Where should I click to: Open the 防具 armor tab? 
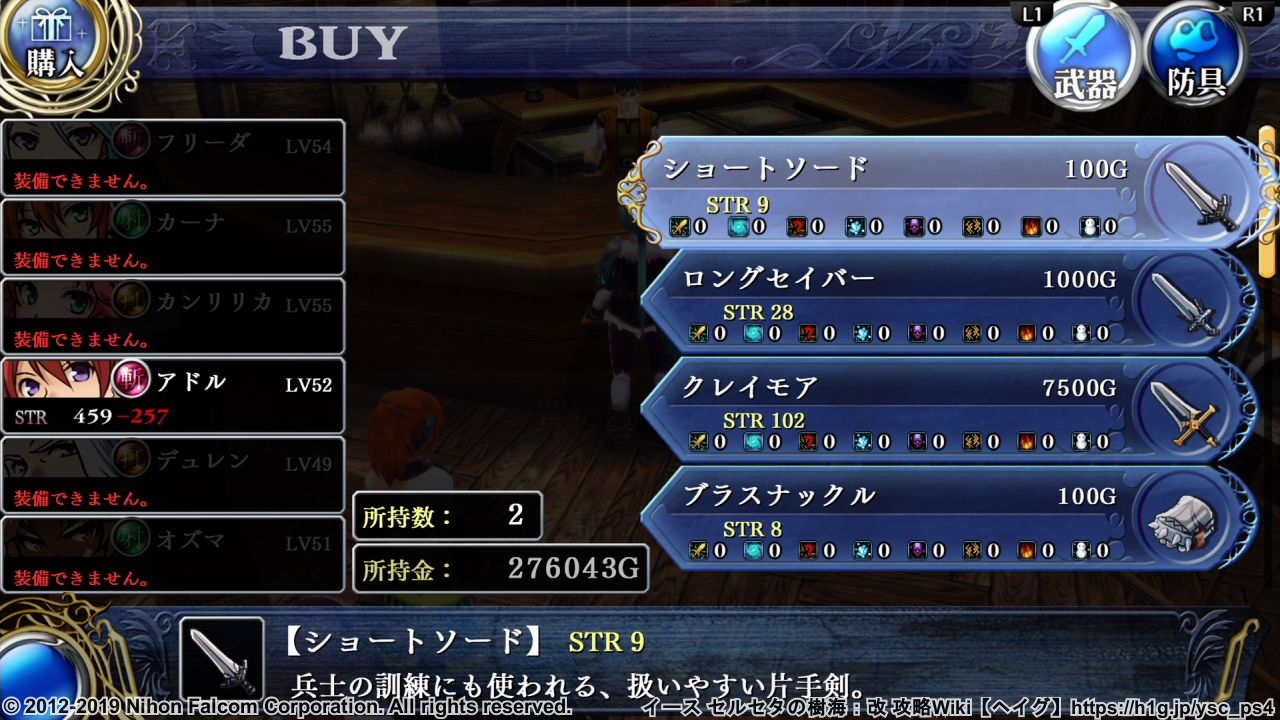coord(1197,58)
